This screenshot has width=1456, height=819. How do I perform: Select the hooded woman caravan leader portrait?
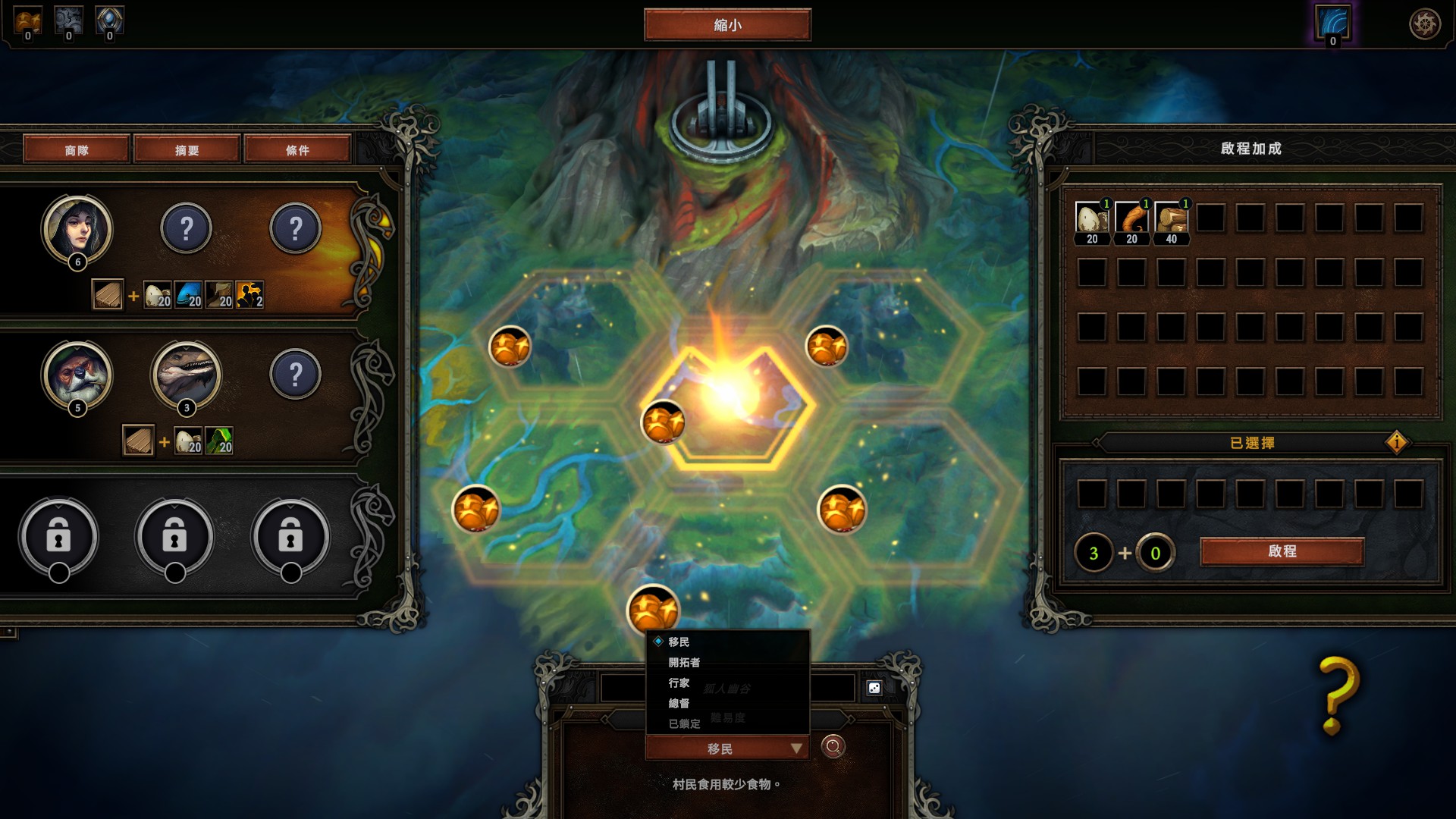[77, 228]
